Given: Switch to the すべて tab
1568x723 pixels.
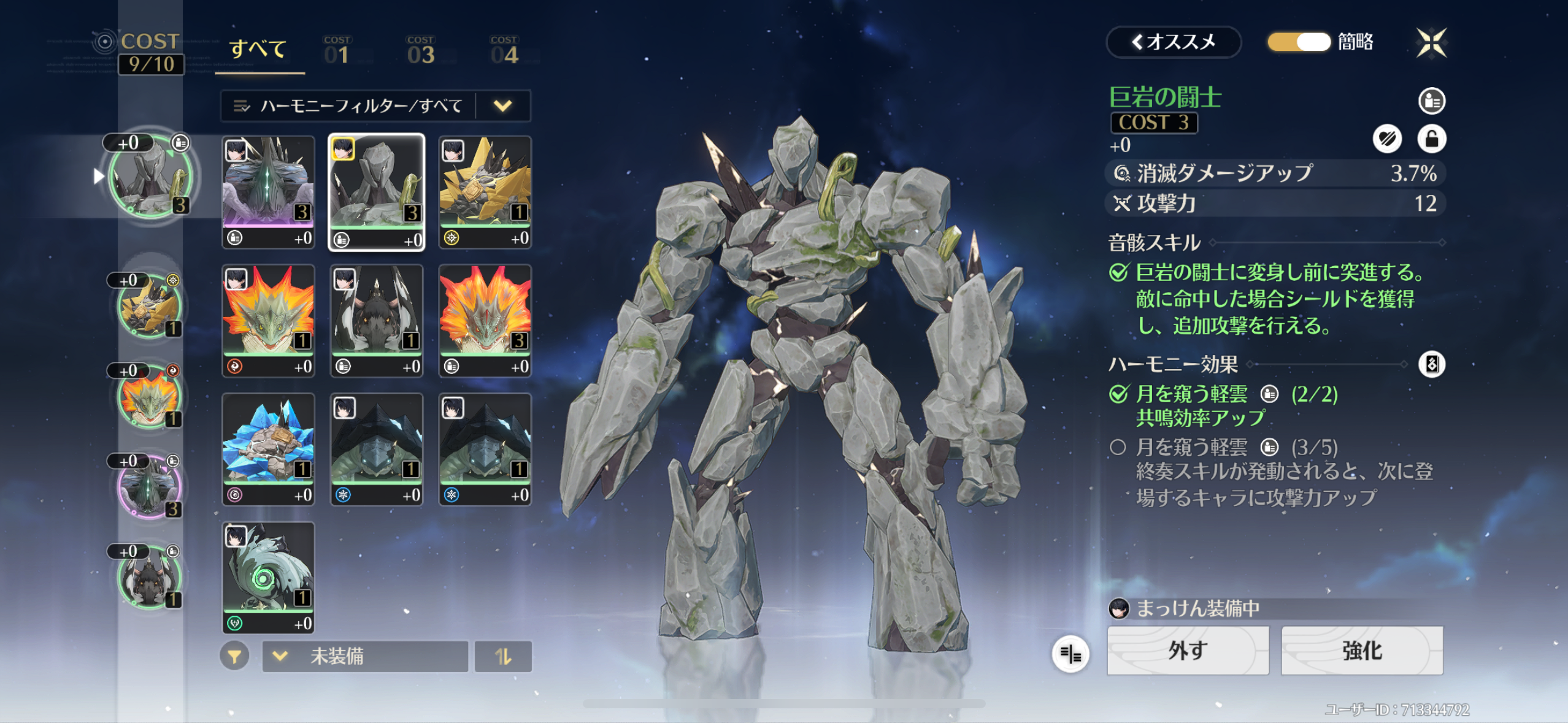Looking at the screenshot, I should (258, 50).
